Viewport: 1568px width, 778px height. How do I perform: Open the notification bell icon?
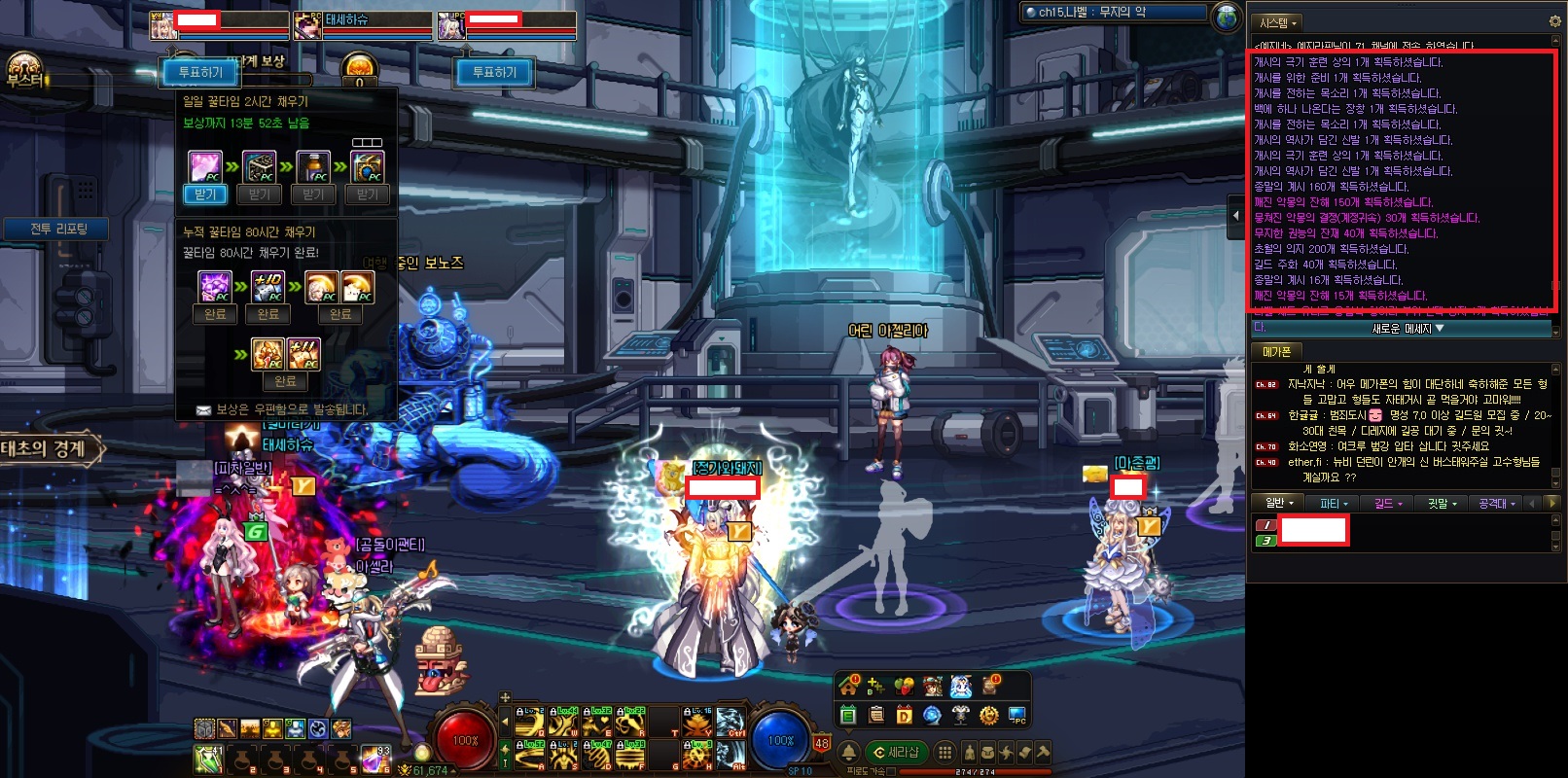tap(848, 752)
